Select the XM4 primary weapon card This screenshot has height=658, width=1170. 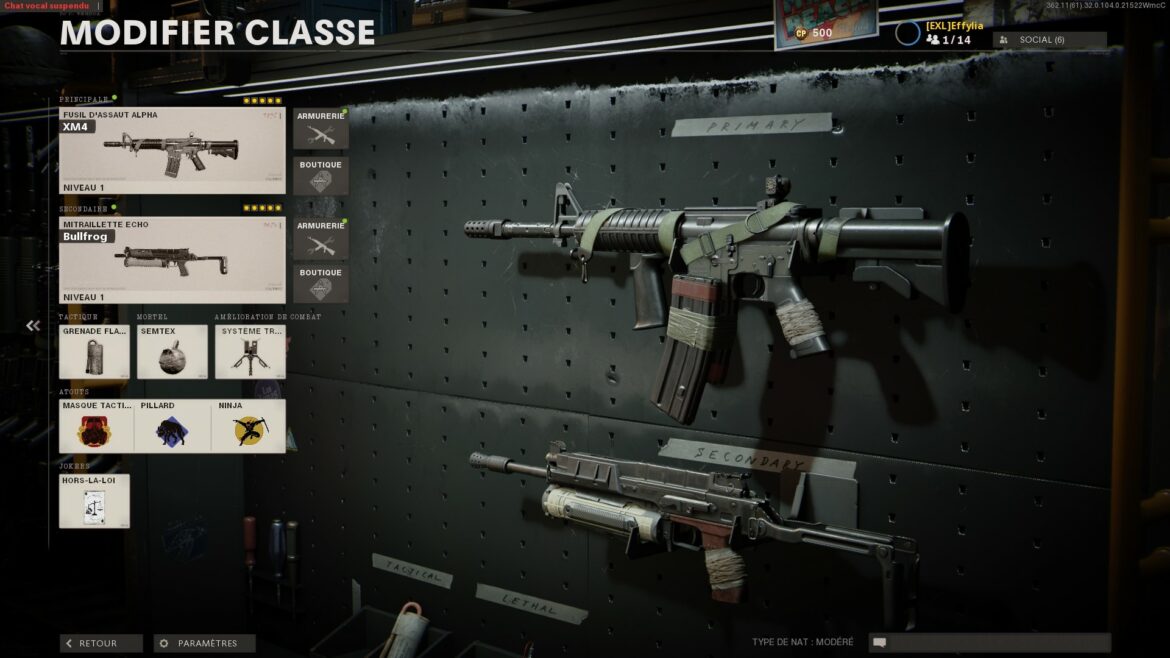[172, 151]
